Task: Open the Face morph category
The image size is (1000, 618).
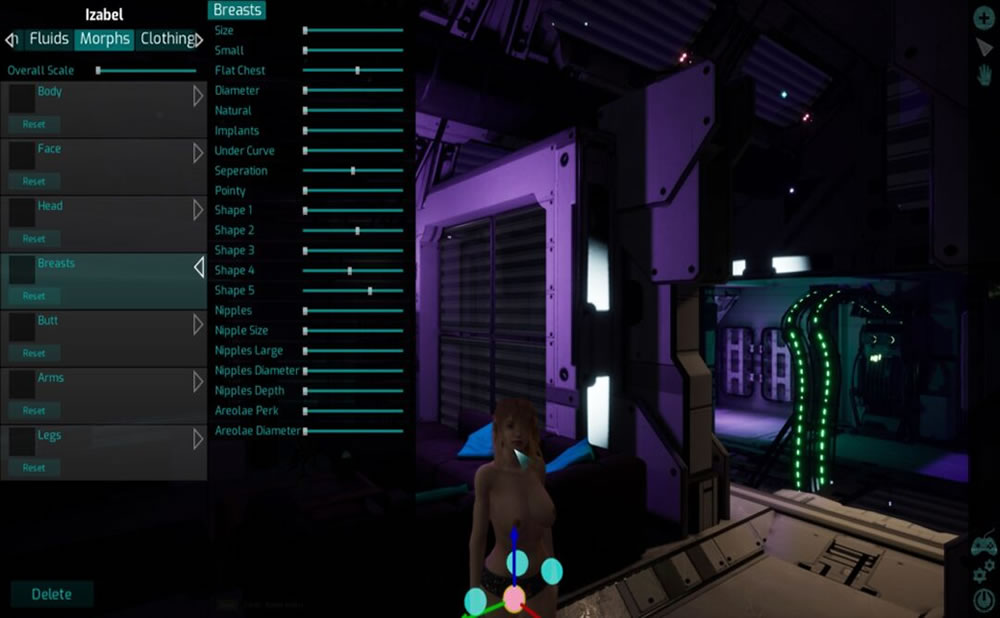Action: point(198,153)
